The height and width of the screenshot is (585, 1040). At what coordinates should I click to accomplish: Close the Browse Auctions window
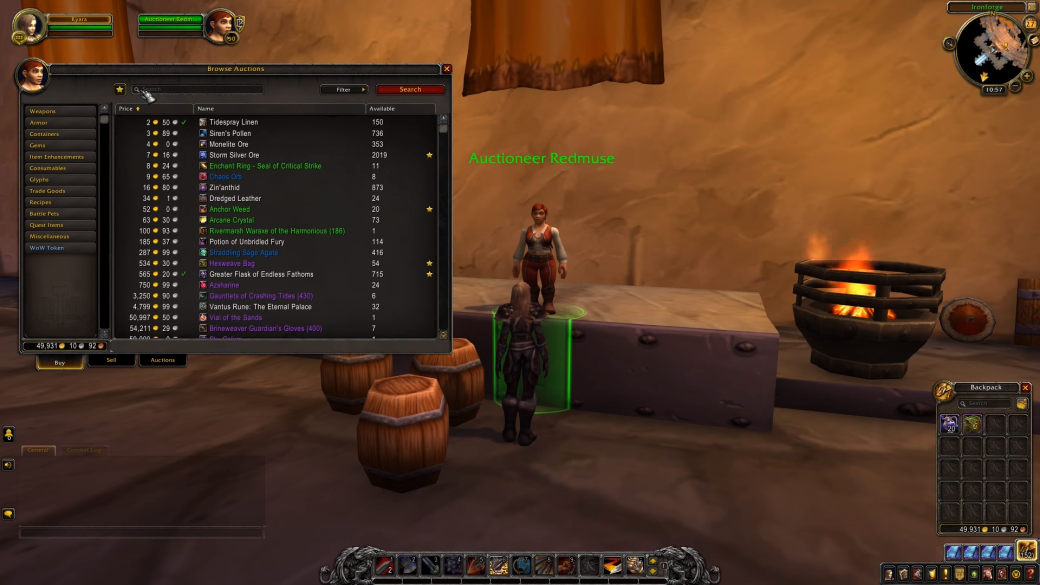(447, 69)
